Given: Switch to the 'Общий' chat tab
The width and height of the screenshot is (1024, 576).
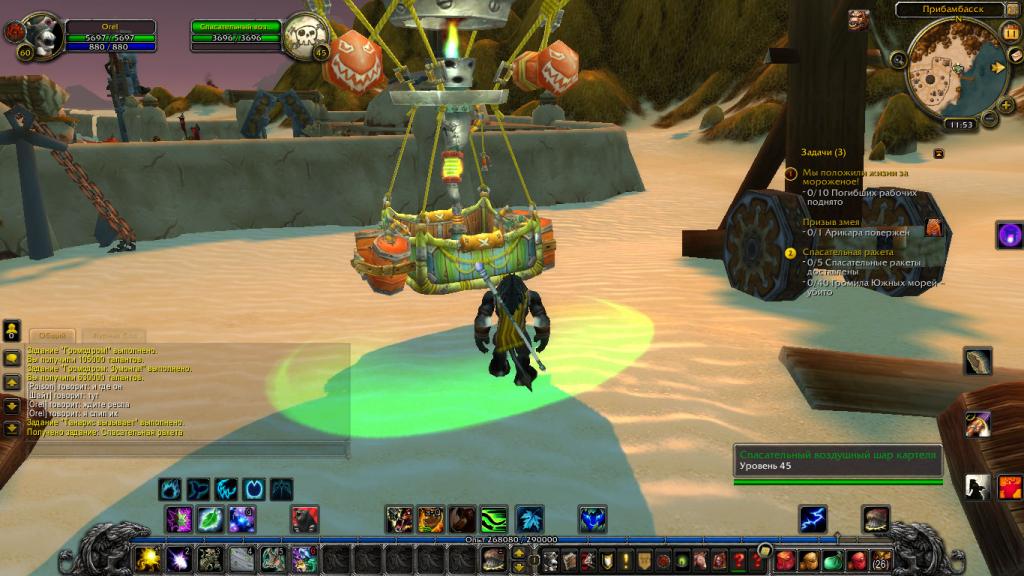Looking at the screenshot, I should [x=53, y=336].
